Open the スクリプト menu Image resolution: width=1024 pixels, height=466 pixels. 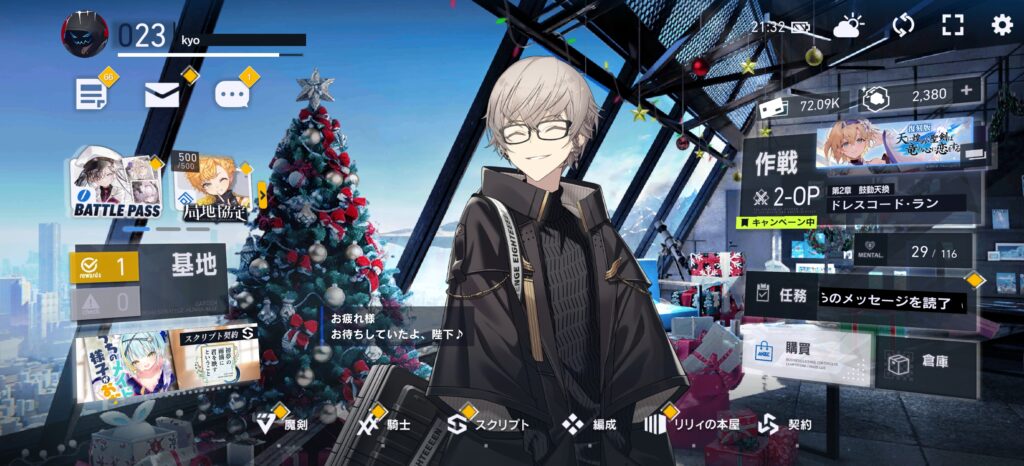tap(488, 424)
